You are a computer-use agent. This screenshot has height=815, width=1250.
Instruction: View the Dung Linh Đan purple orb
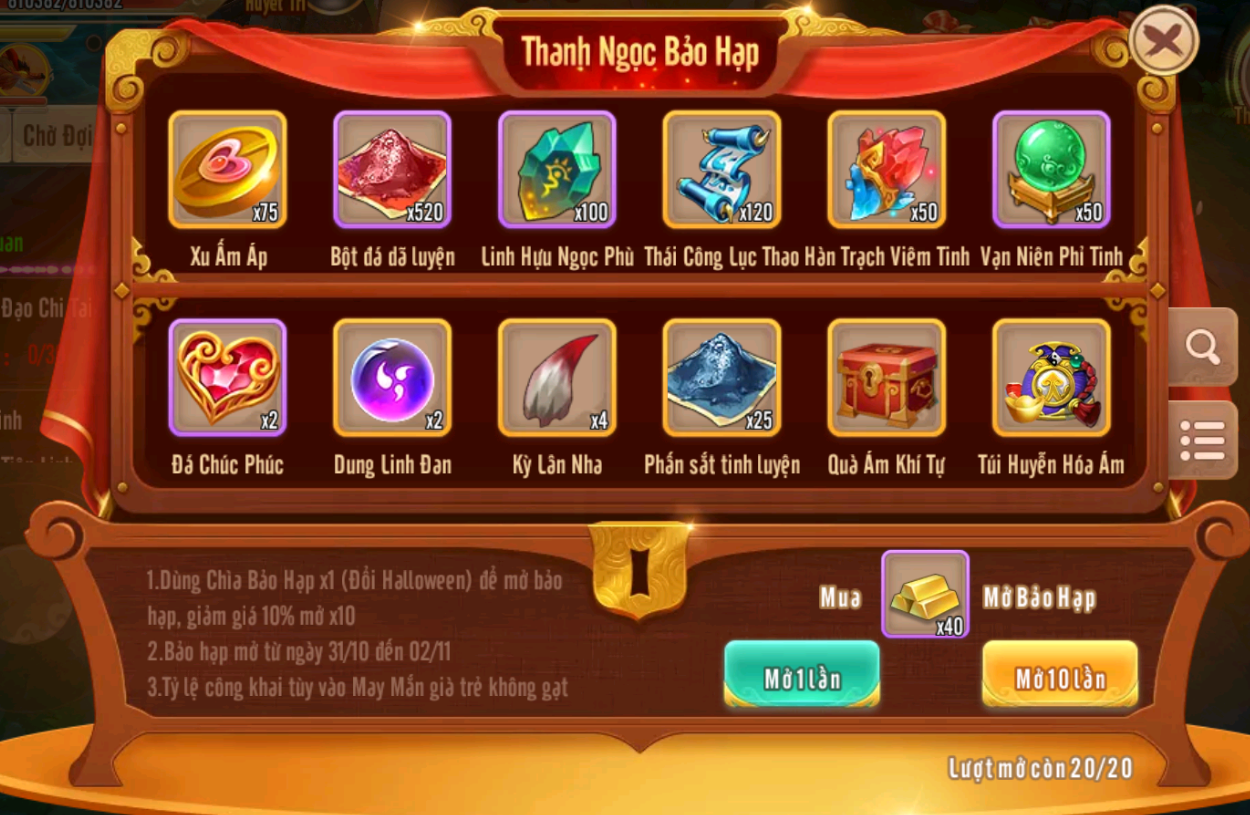(x=392, y=378)
